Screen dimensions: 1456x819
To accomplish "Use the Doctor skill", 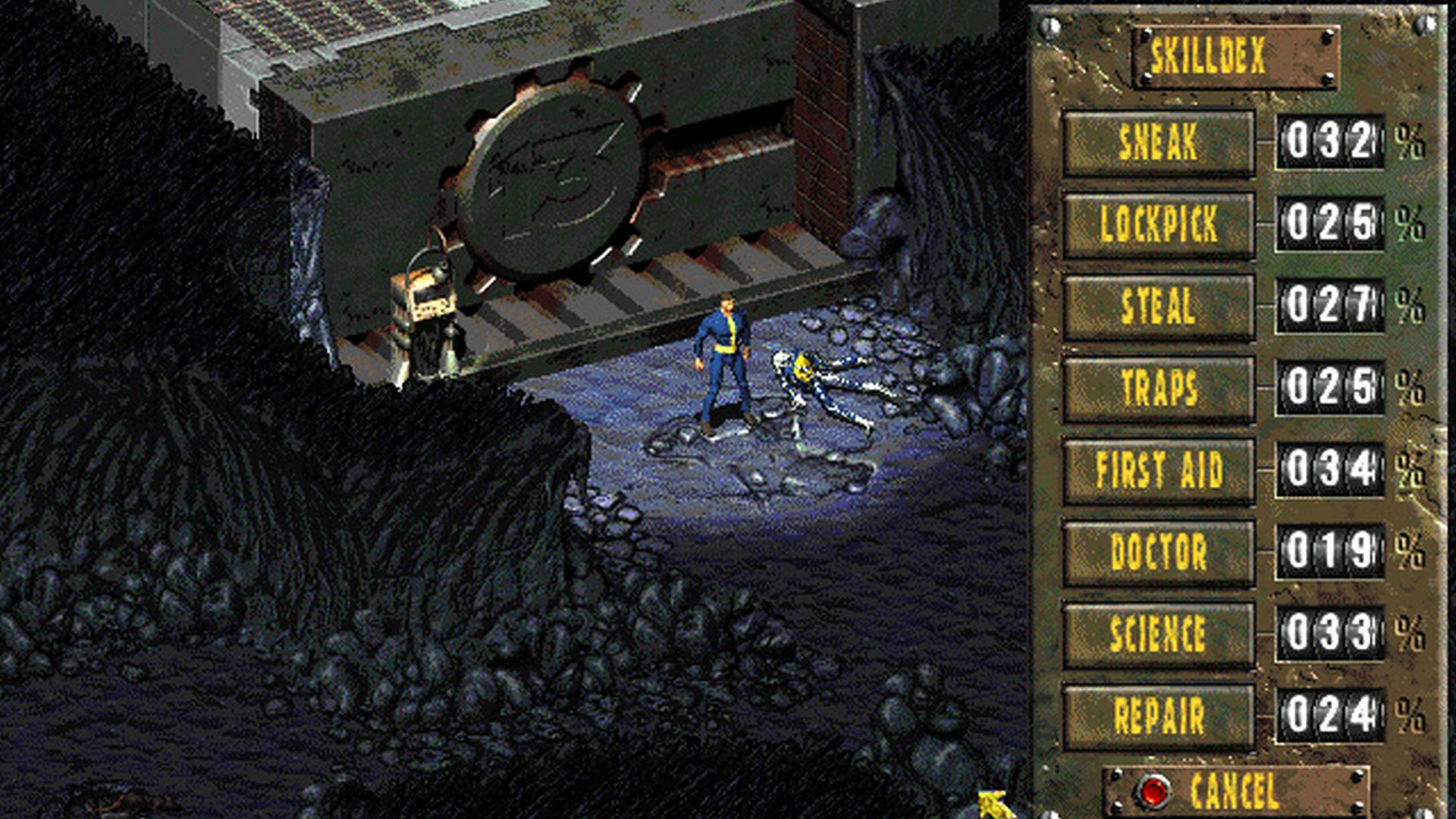I will coord(1159,552).
